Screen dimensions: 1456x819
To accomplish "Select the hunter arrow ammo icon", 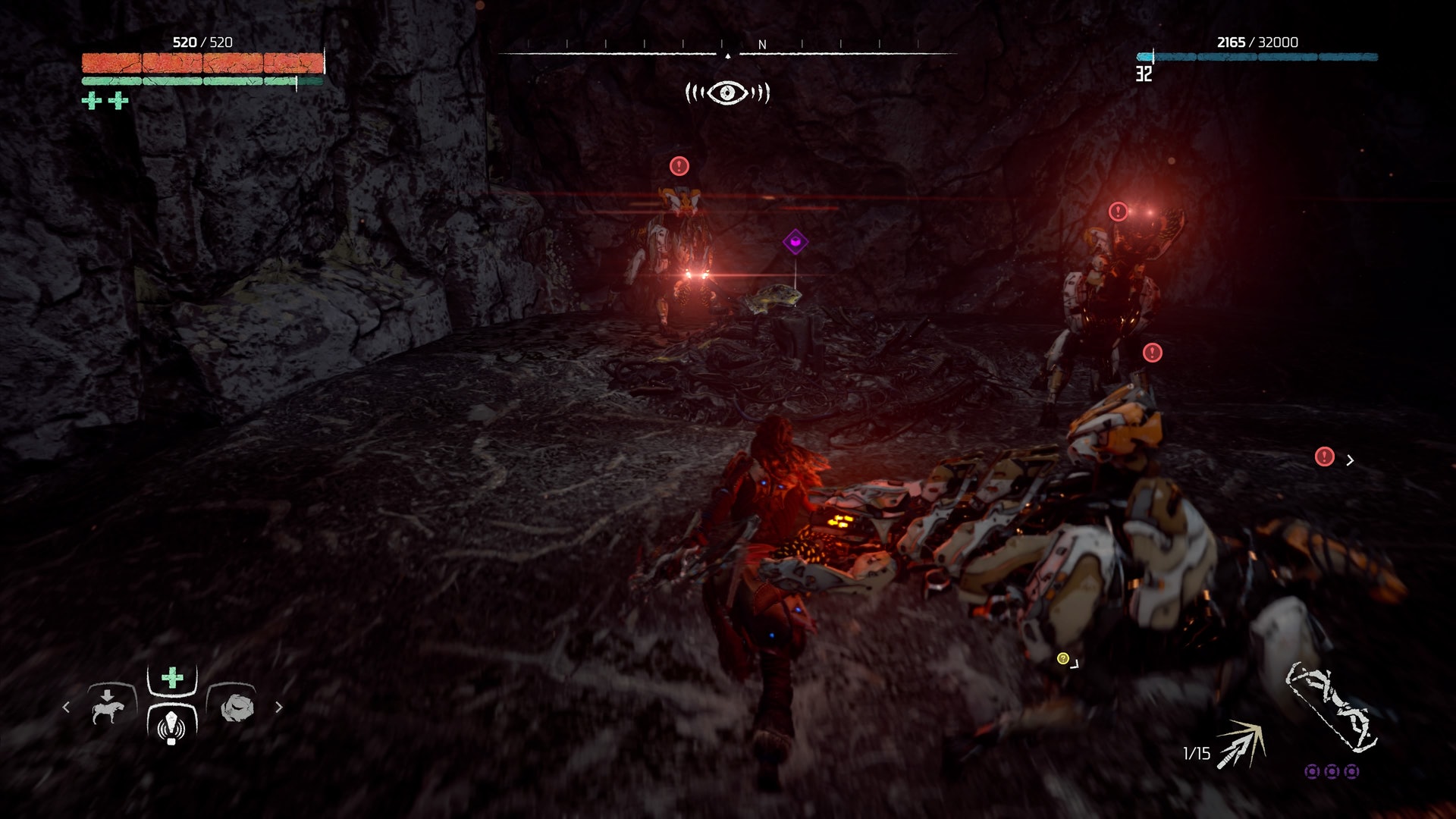I will click(1241, 744).
